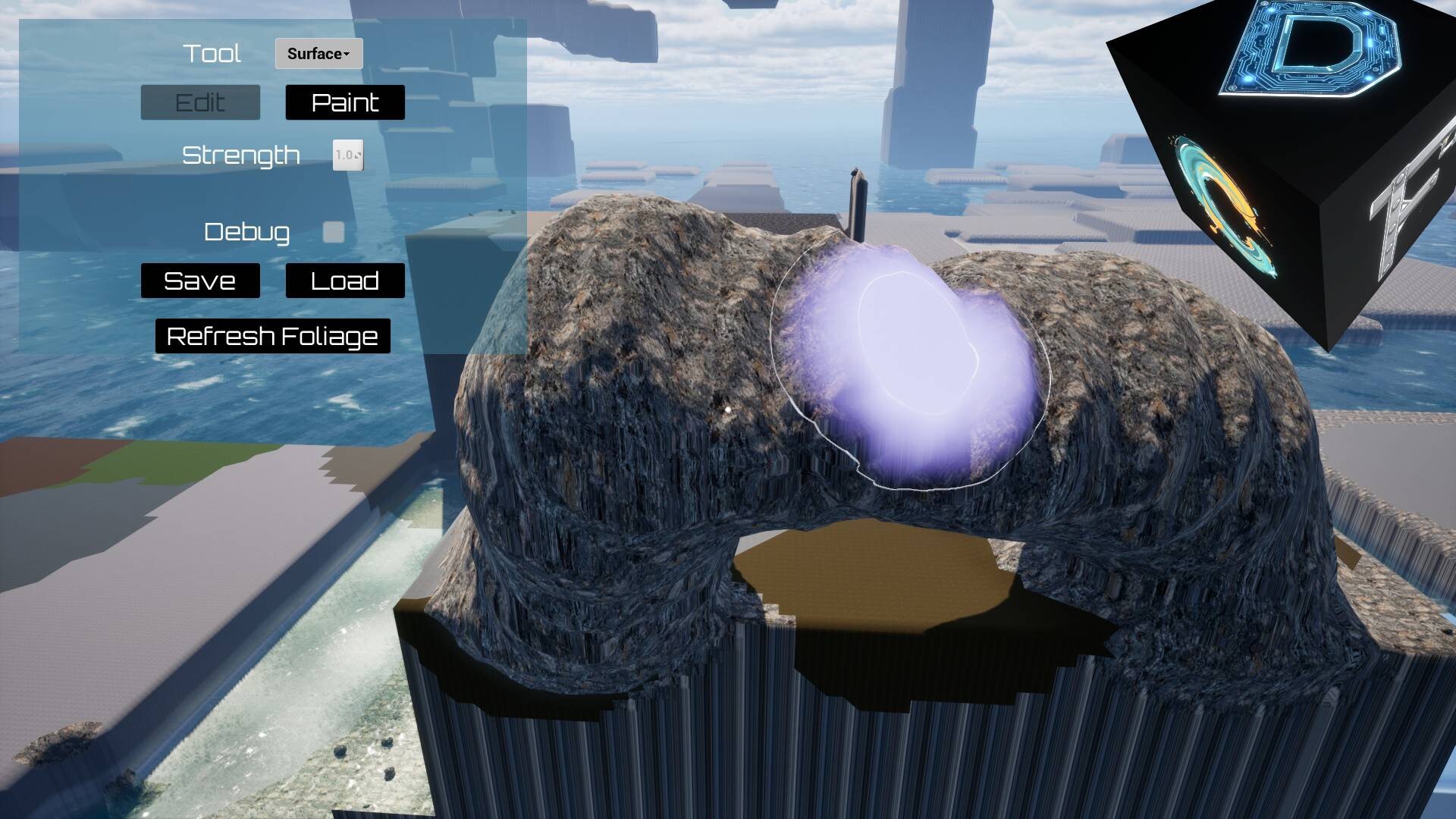Click the Strength stepper arrow to increase value
This screenshot has width=1456, height=819.
(357, 154)
